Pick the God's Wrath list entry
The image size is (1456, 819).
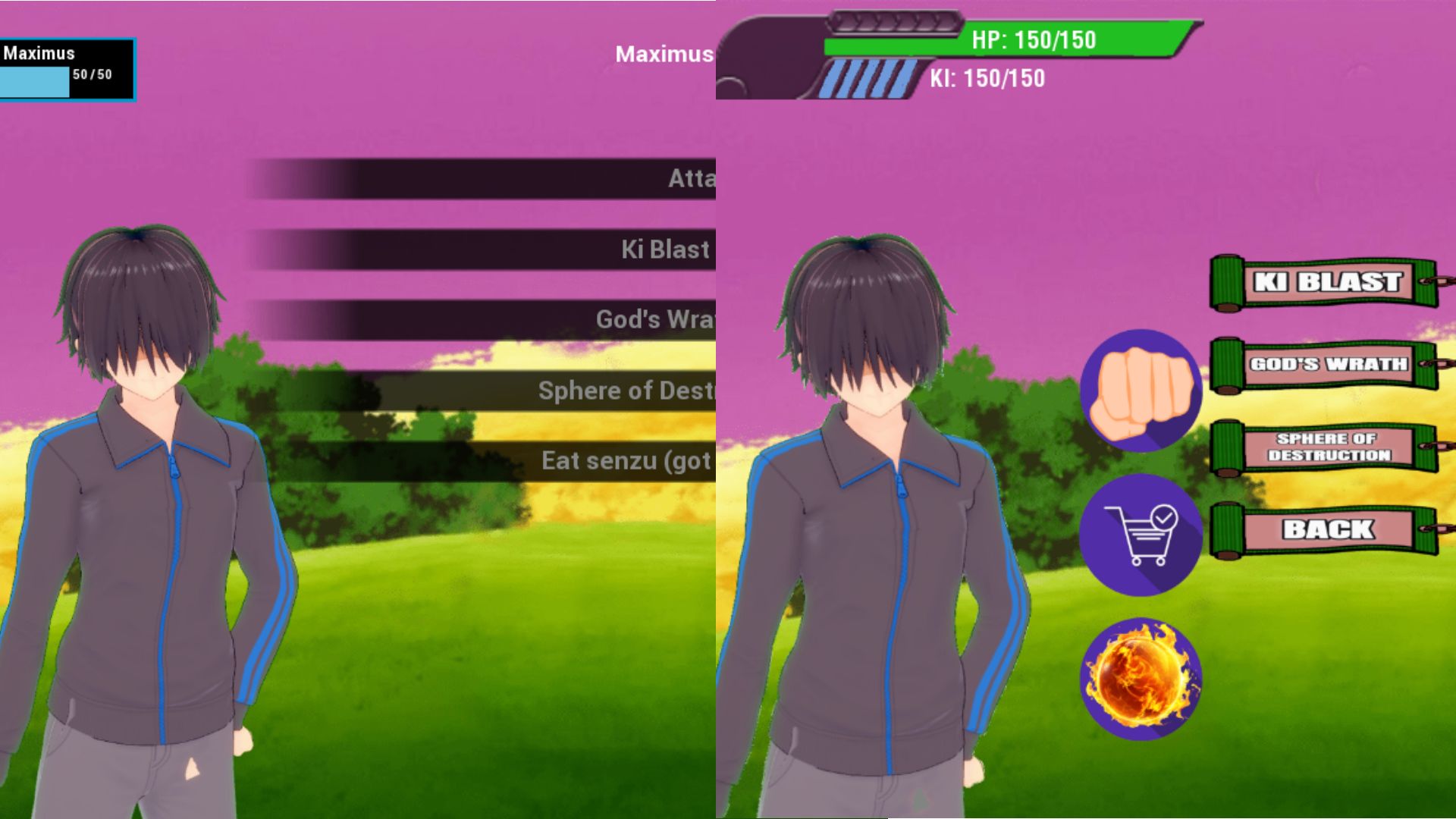(x=531, y=320)
